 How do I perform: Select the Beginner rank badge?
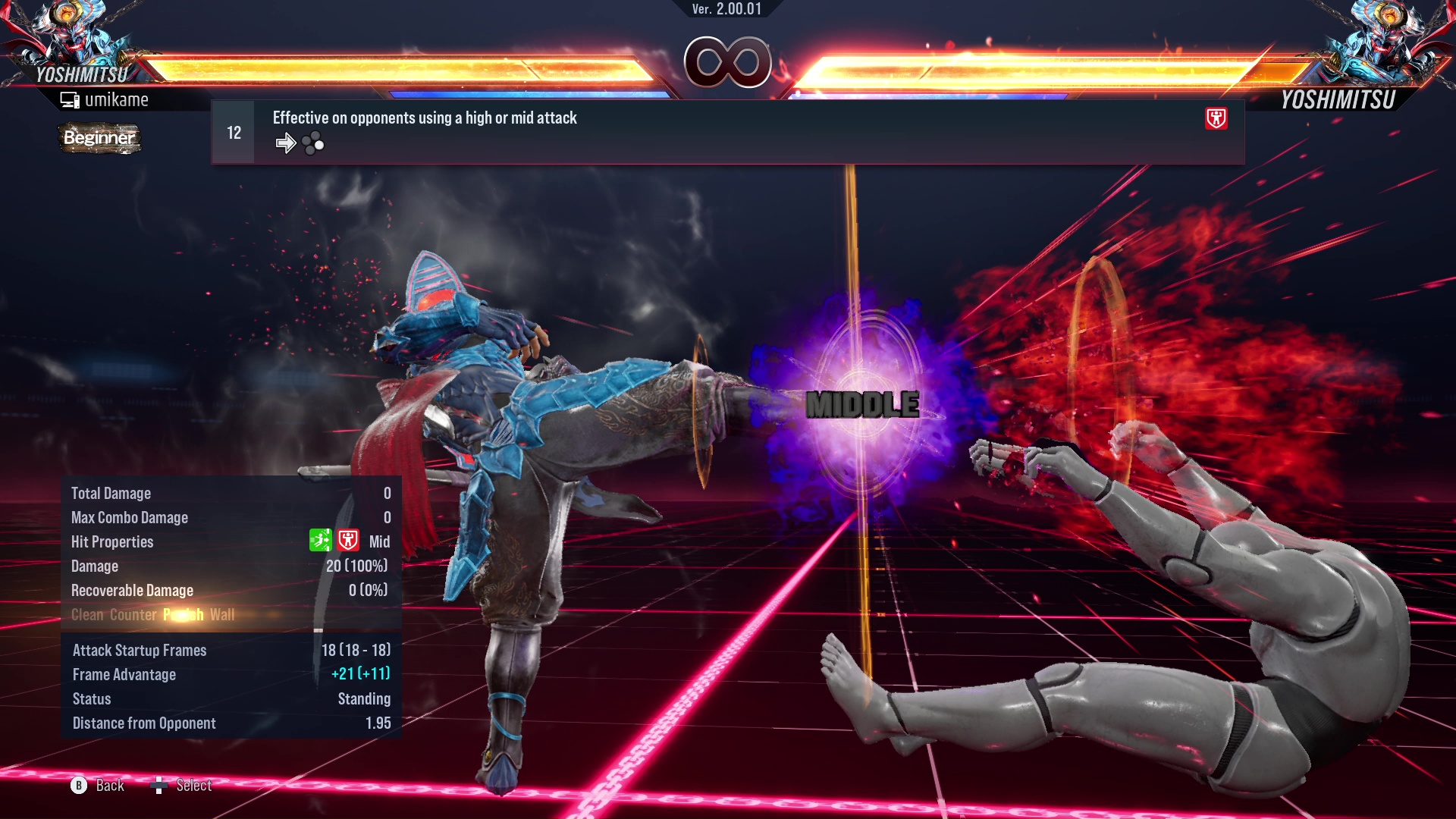[x=99, y=138]
